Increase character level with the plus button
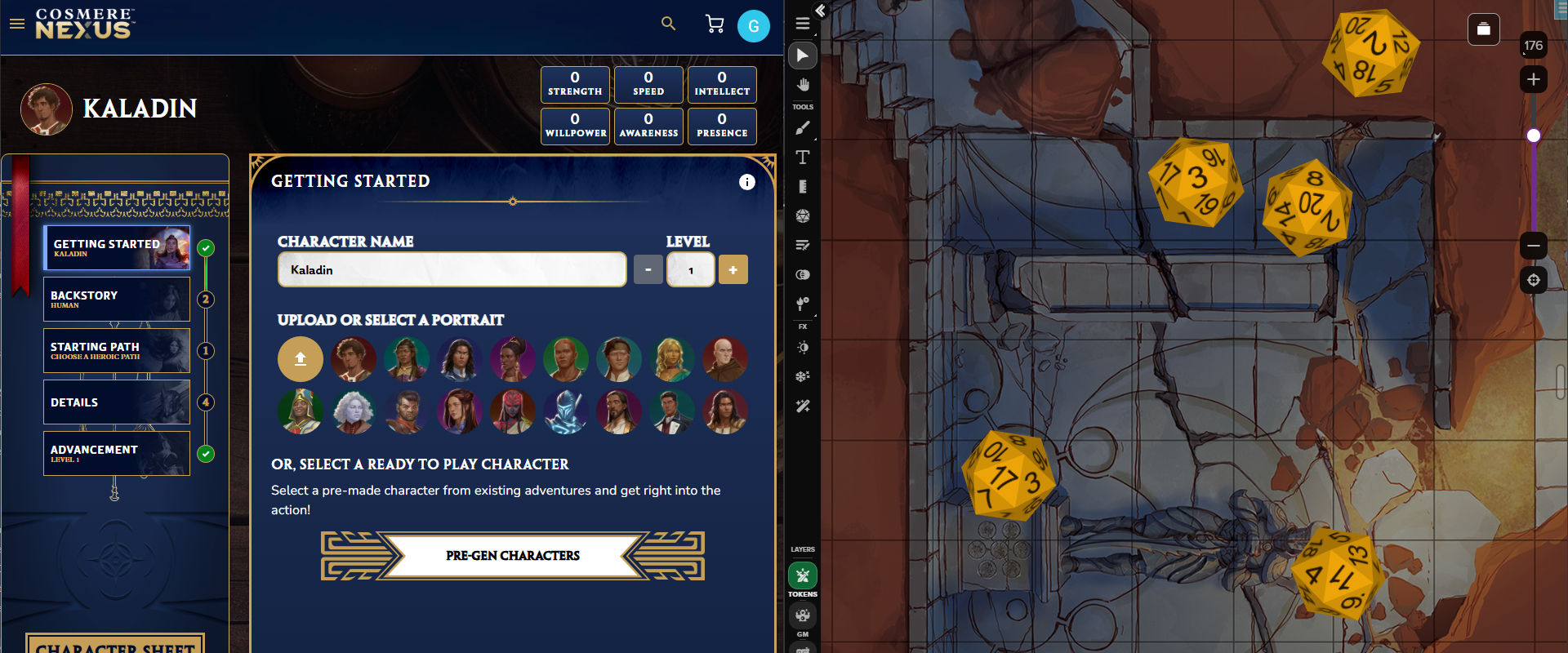1568x653 pixels. [733, 269]
